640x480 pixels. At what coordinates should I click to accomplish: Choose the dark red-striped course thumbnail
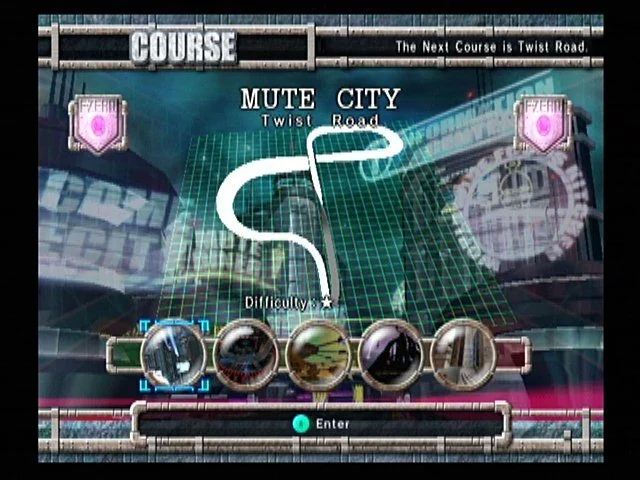(x=246, y=355)
